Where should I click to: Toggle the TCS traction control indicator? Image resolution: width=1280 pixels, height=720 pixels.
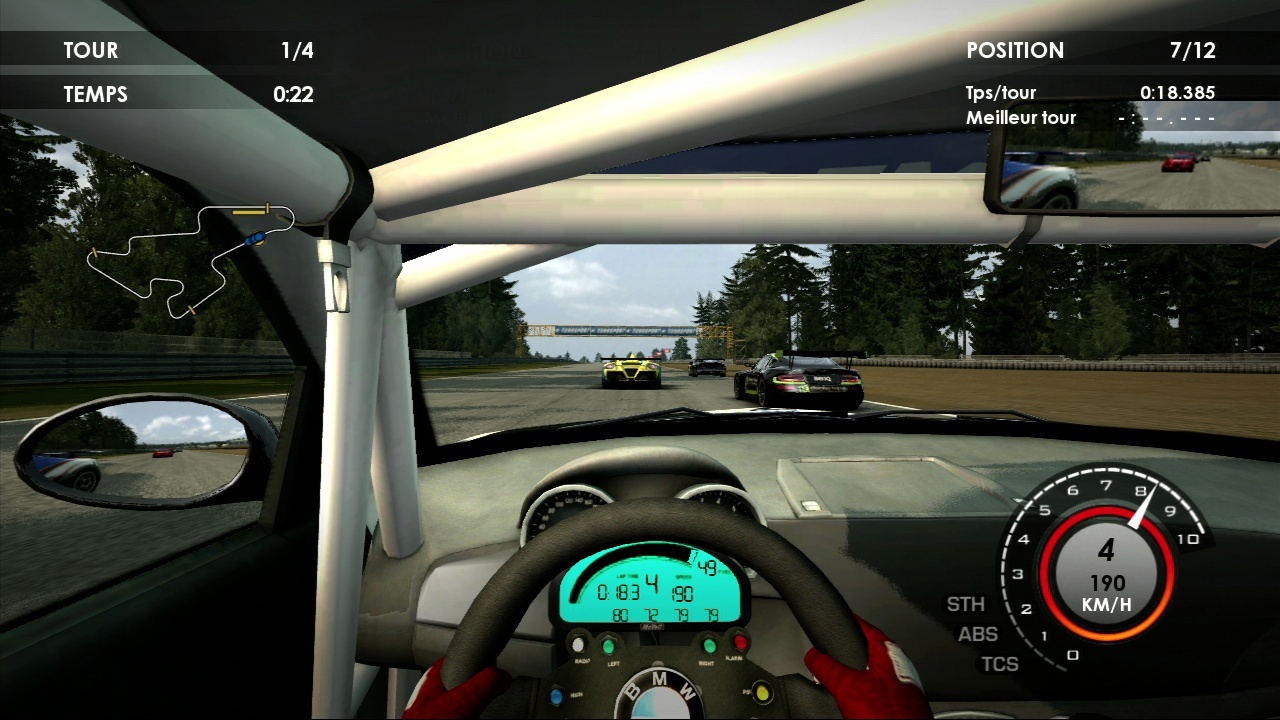point(999,664)
